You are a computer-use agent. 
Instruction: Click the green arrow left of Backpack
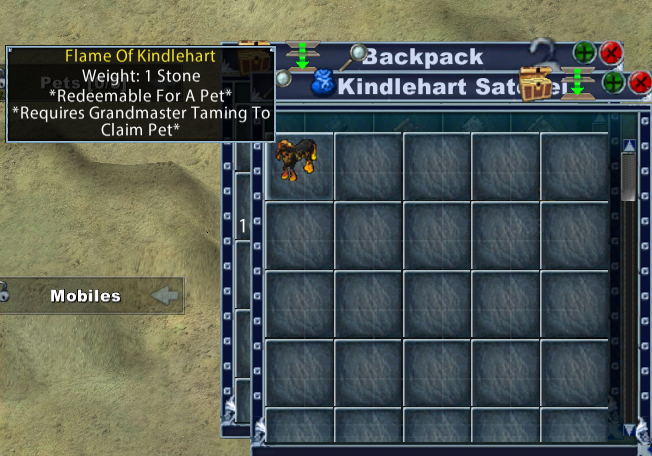click(301, 55)
